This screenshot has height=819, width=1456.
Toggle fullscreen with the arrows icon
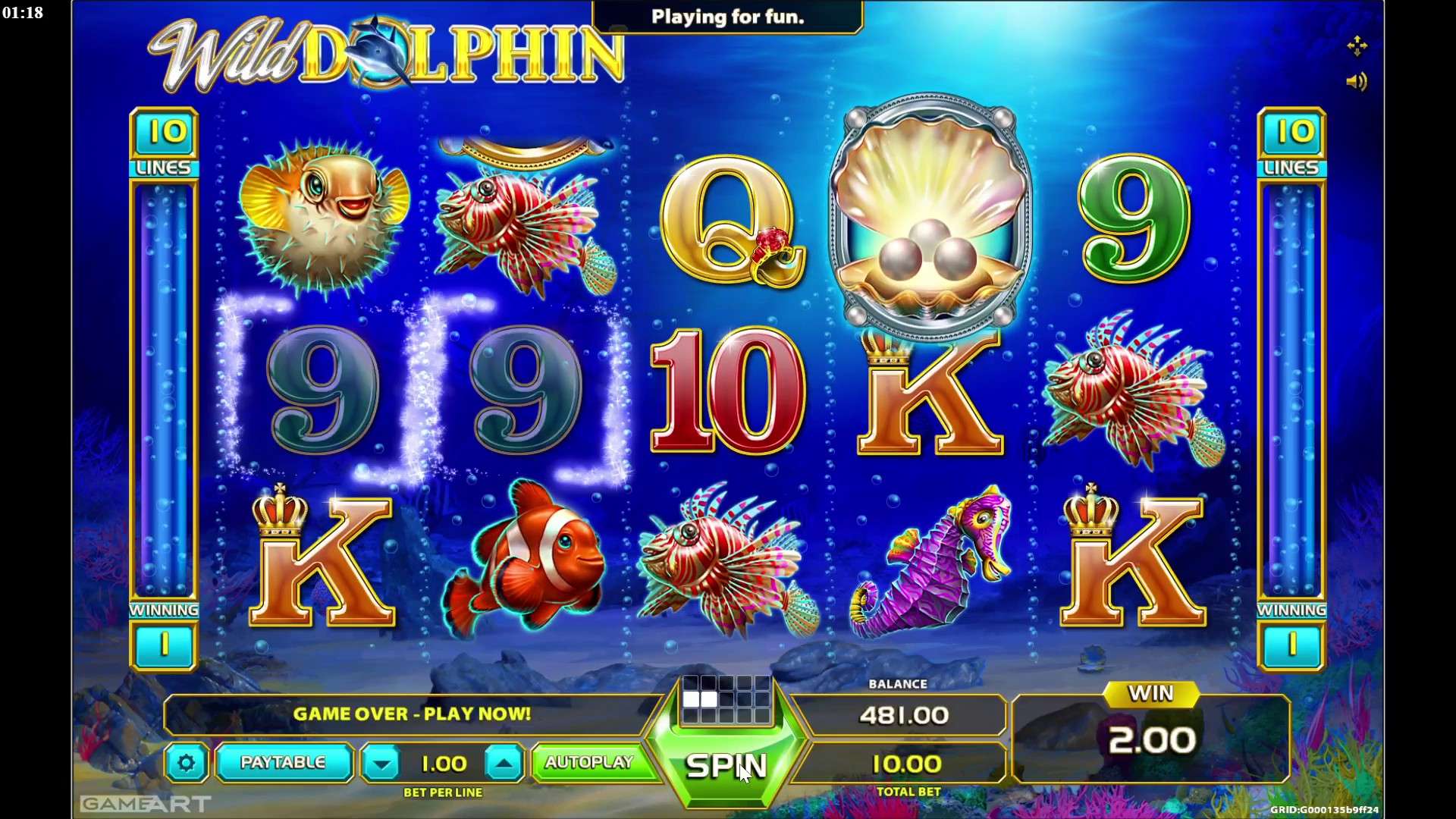(1358, 45)
